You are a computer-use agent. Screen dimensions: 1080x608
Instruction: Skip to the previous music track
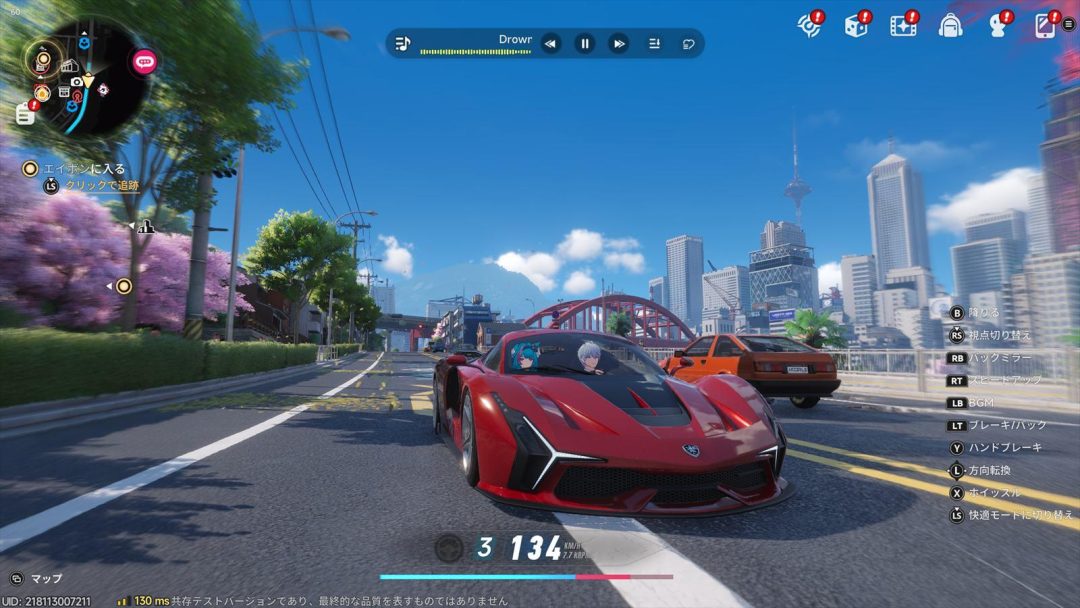coord(550,43)
